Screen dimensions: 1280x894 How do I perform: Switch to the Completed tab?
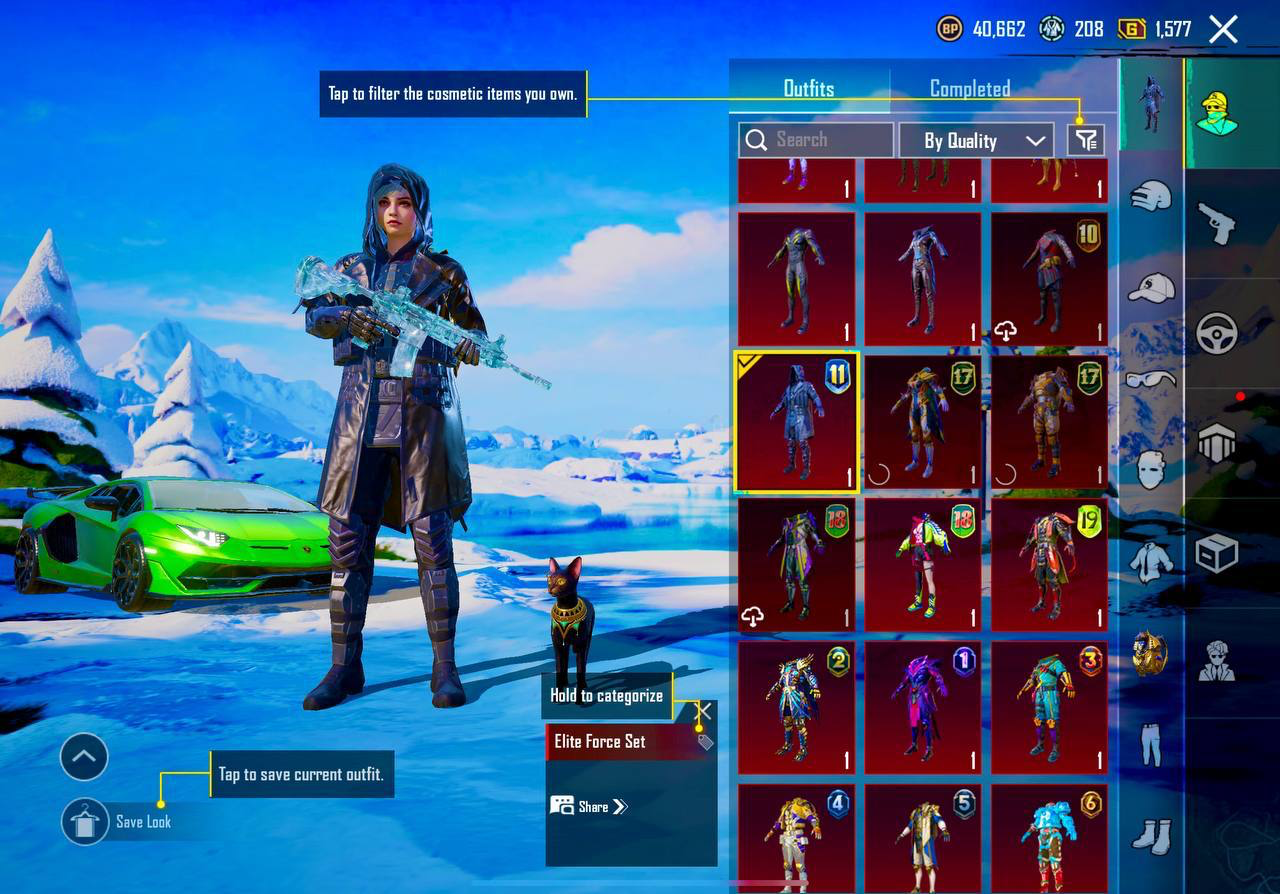pos(969,89)
